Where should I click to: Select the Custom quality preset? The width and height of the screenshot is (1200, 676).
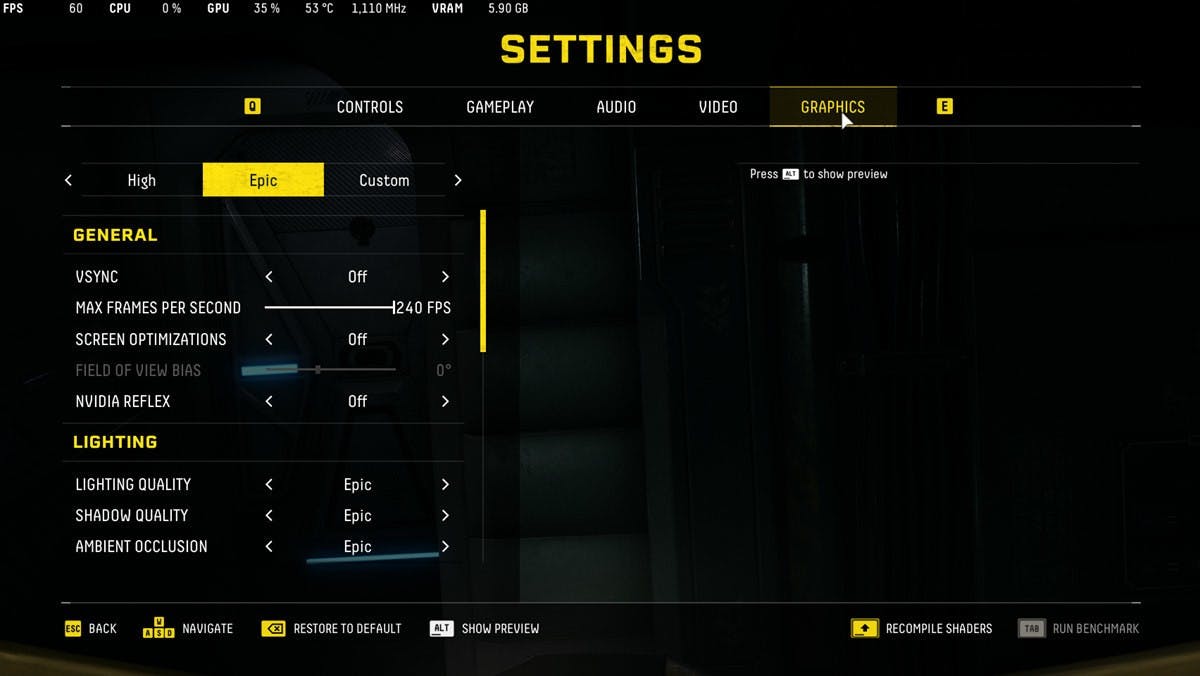[384, 180]
